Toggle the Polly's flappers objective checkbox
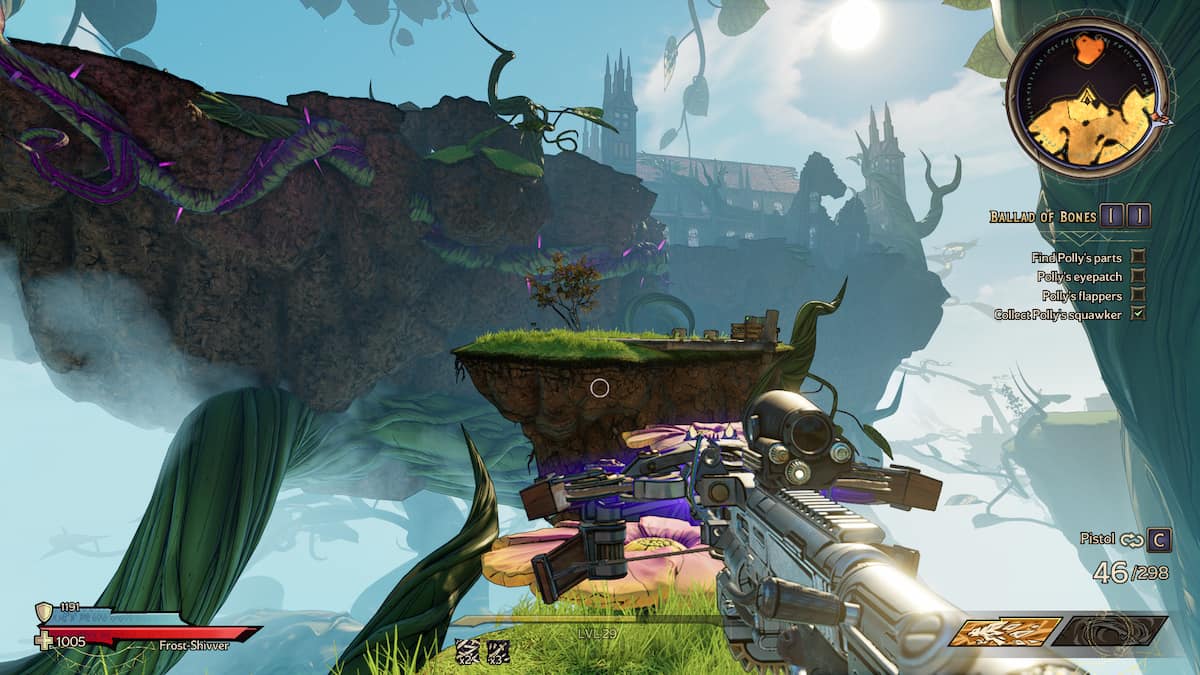The width and height of the screenshot is (1200, 675). point(1138,295)
